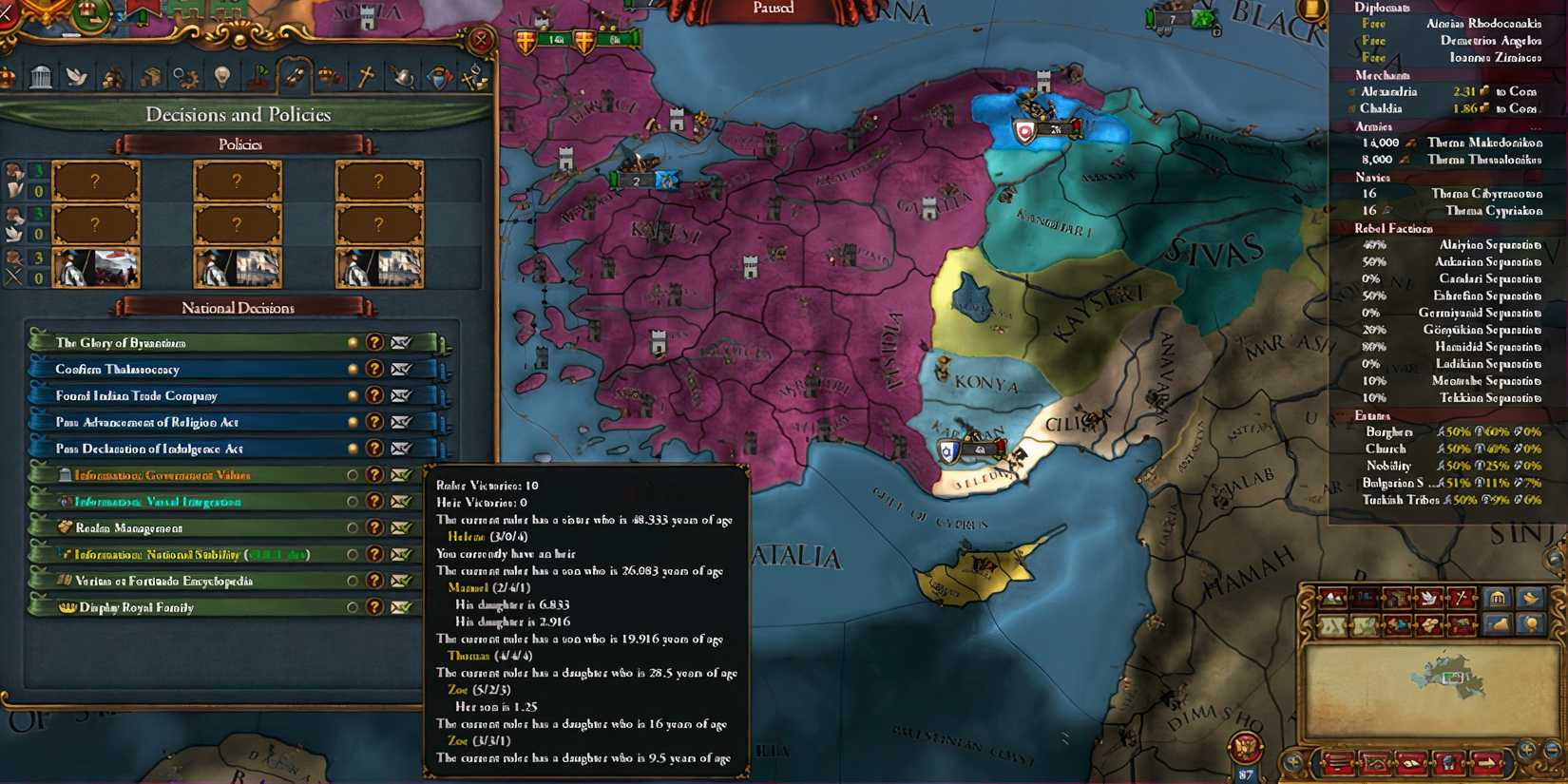
Task: Open the Religion tab with the cross icon
Action: pos(367,78)
